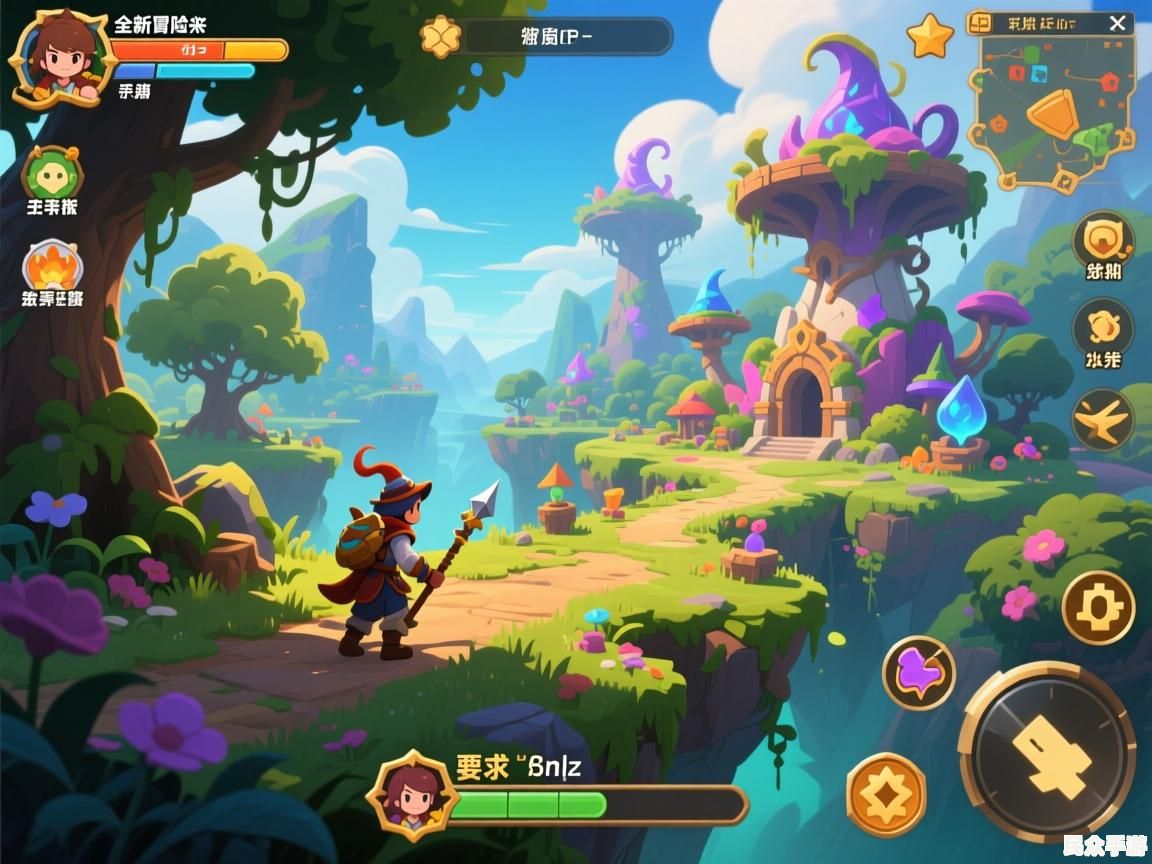Screen dimensions: 1152x864
Task: Select the gold star icon
Action: point(930,38)
